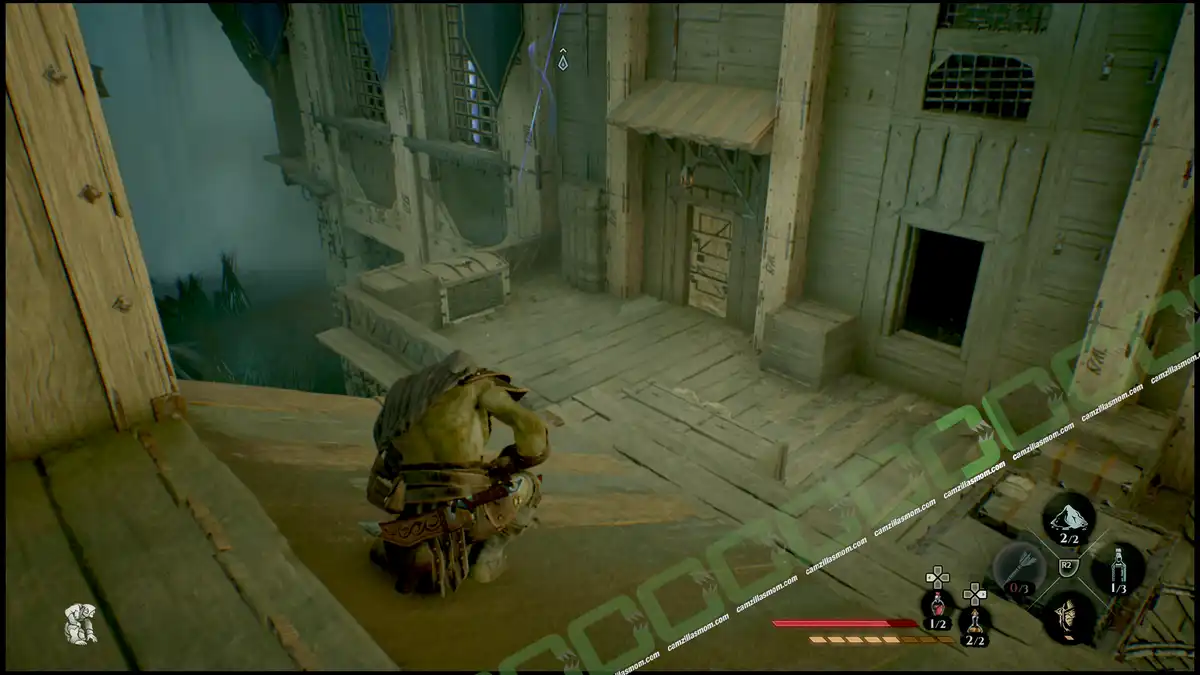Select the tall bottle item slot
Screen dimensions: 1200x675
pyautogui.click(x=1118, y=569)
